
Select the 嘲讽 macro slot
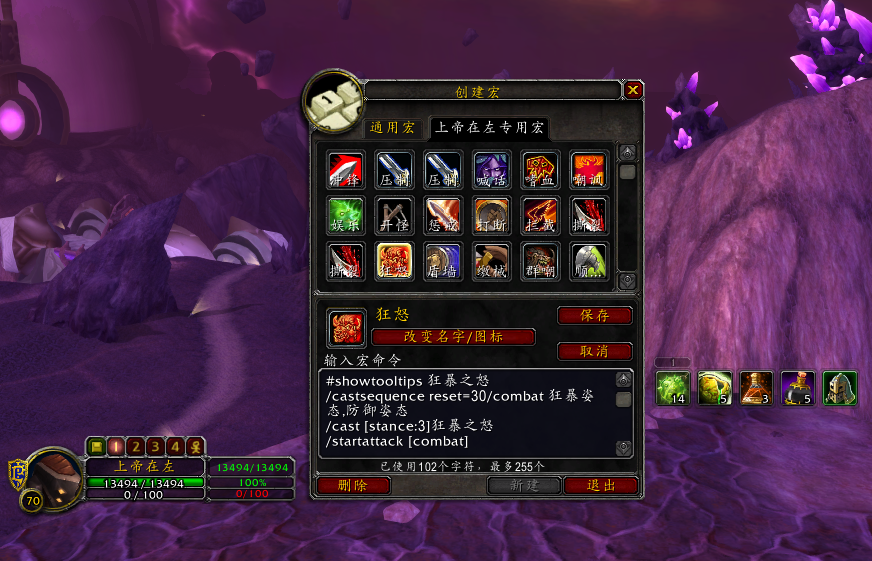[589, 170]
